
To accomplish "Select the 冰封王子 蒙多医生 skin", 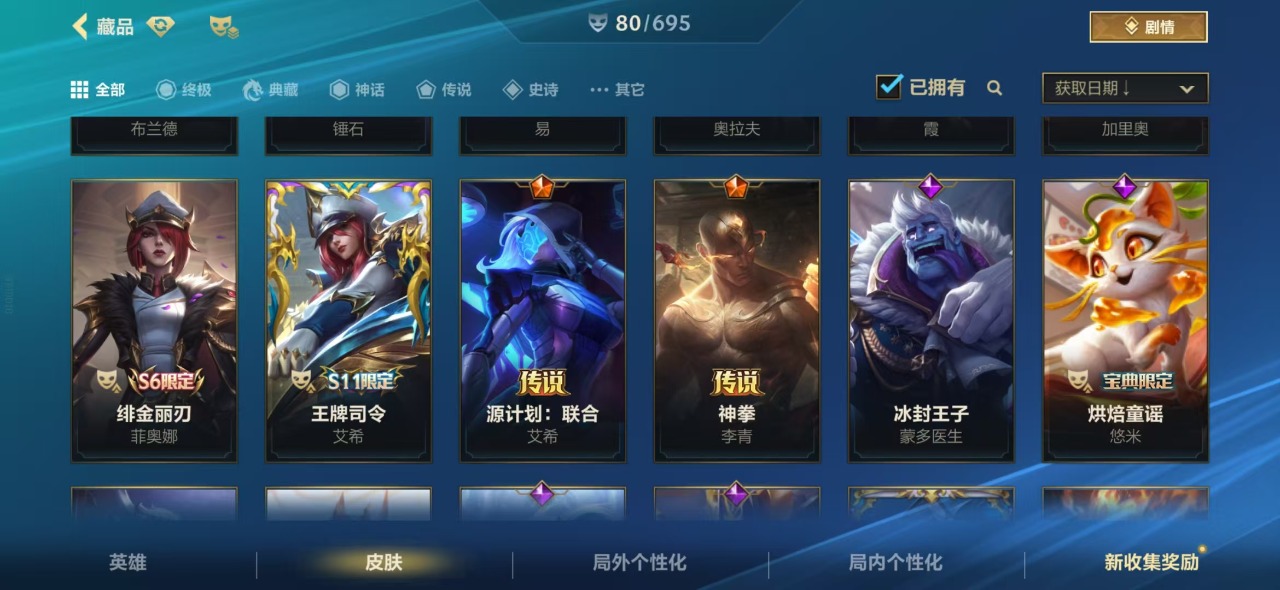I will 931,320.
